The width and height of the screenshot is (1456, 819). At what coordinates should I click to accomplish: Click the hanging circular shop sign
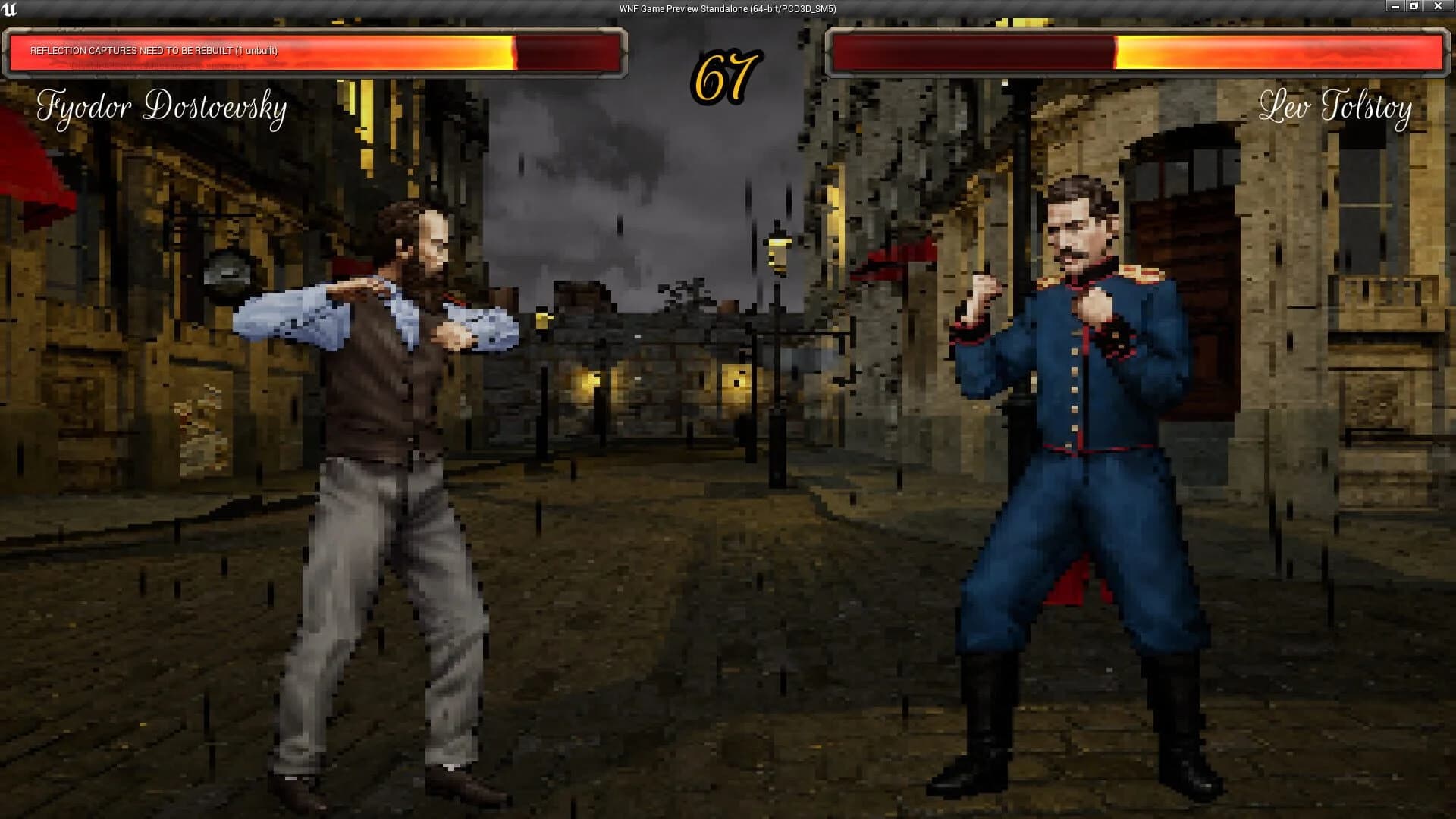(x=224, y=269)
